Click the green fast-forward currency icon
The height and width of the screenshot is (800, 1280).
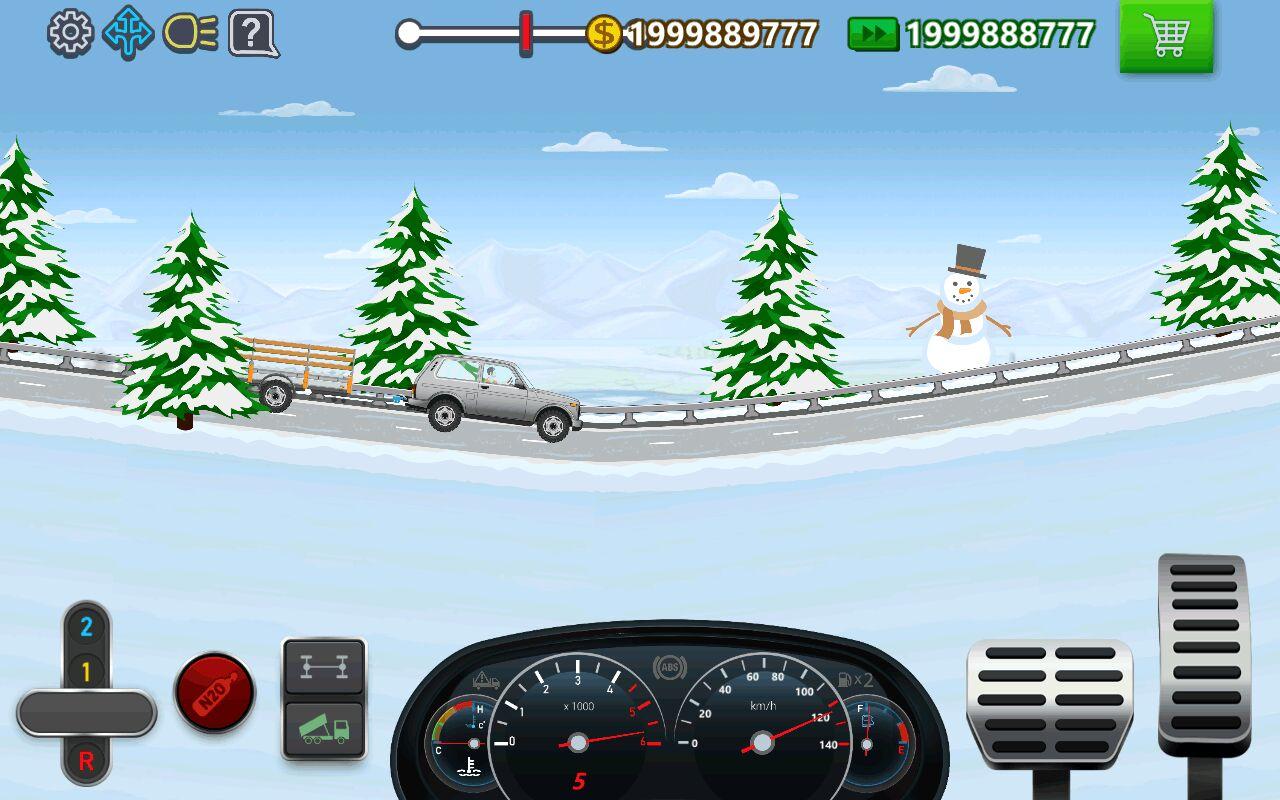pos(873,34)
